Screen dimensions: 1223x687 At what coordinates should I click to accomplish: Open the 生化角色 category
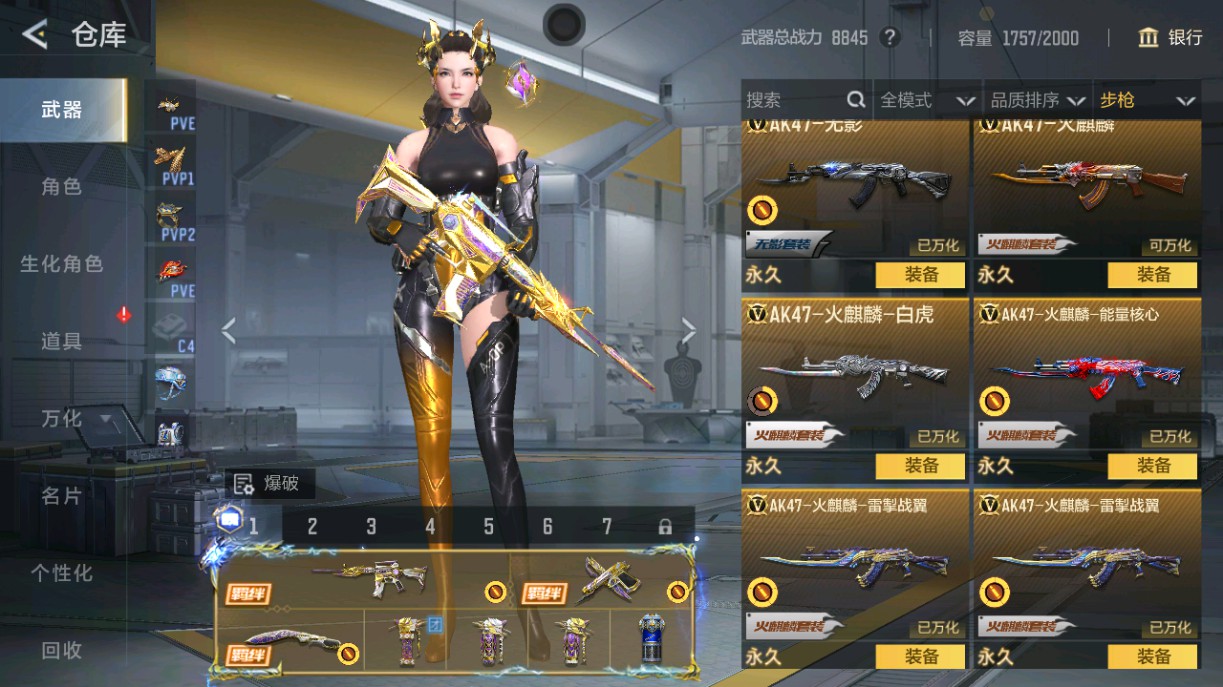click(62, 264)
